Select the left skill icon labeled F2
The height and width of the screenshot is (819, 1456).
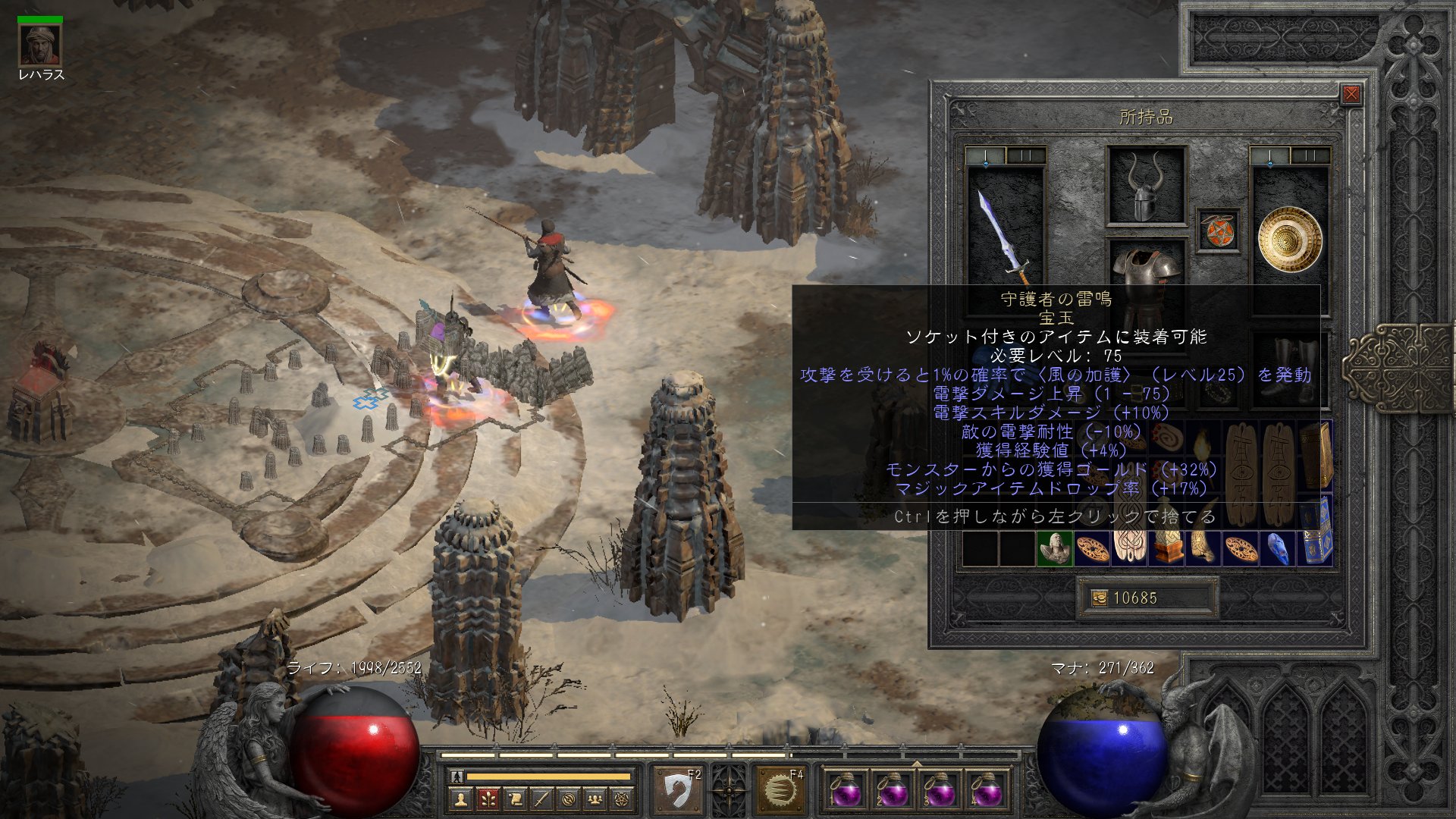click(x=677, y=792)
